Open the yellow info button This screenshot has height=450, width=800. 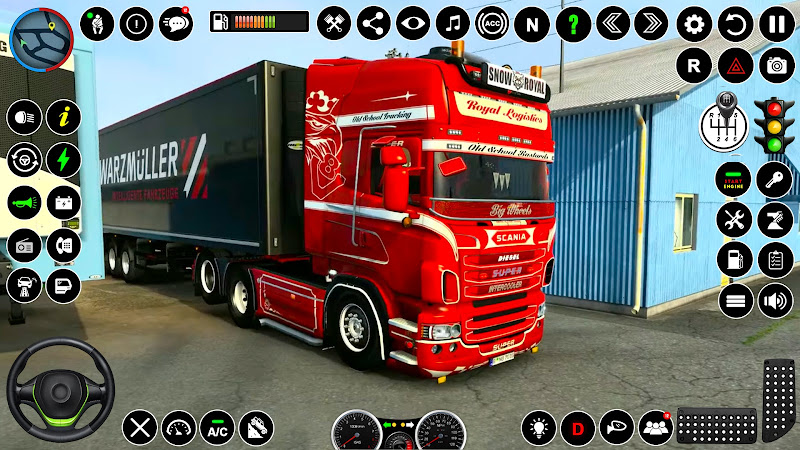click(x=64, y=117)
